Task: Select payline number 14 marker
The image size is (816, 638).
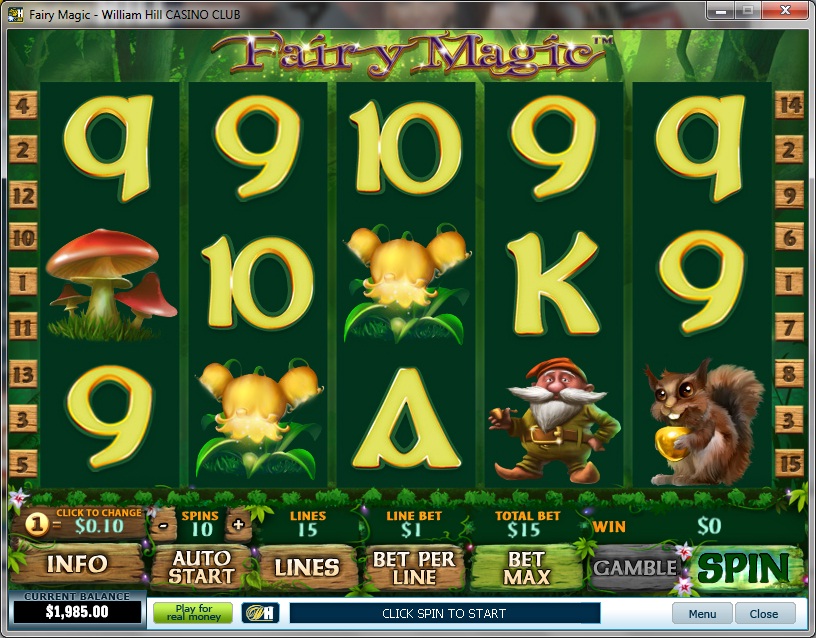Action: (790, 104)
